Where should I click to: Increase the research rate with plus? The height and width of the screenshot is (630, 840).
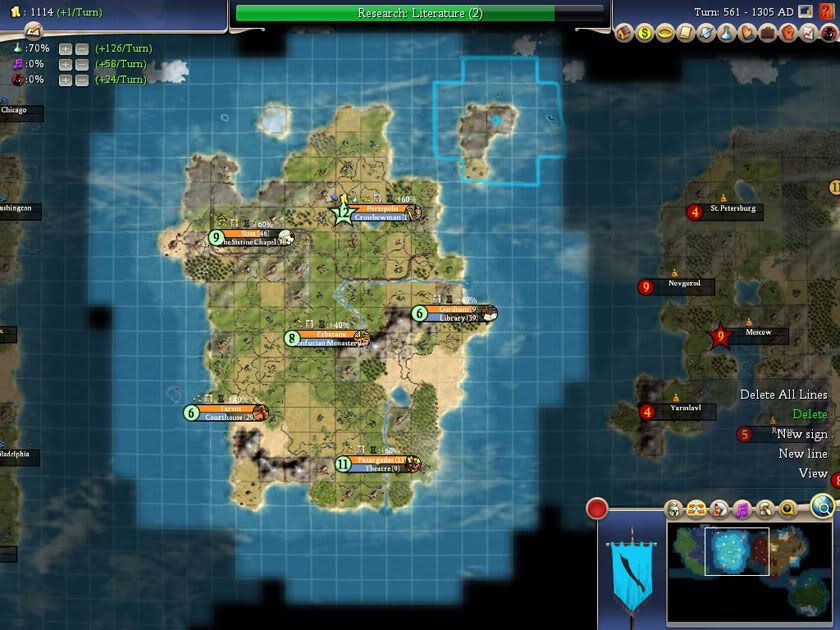pyautogui.click(x=65, y=48)
